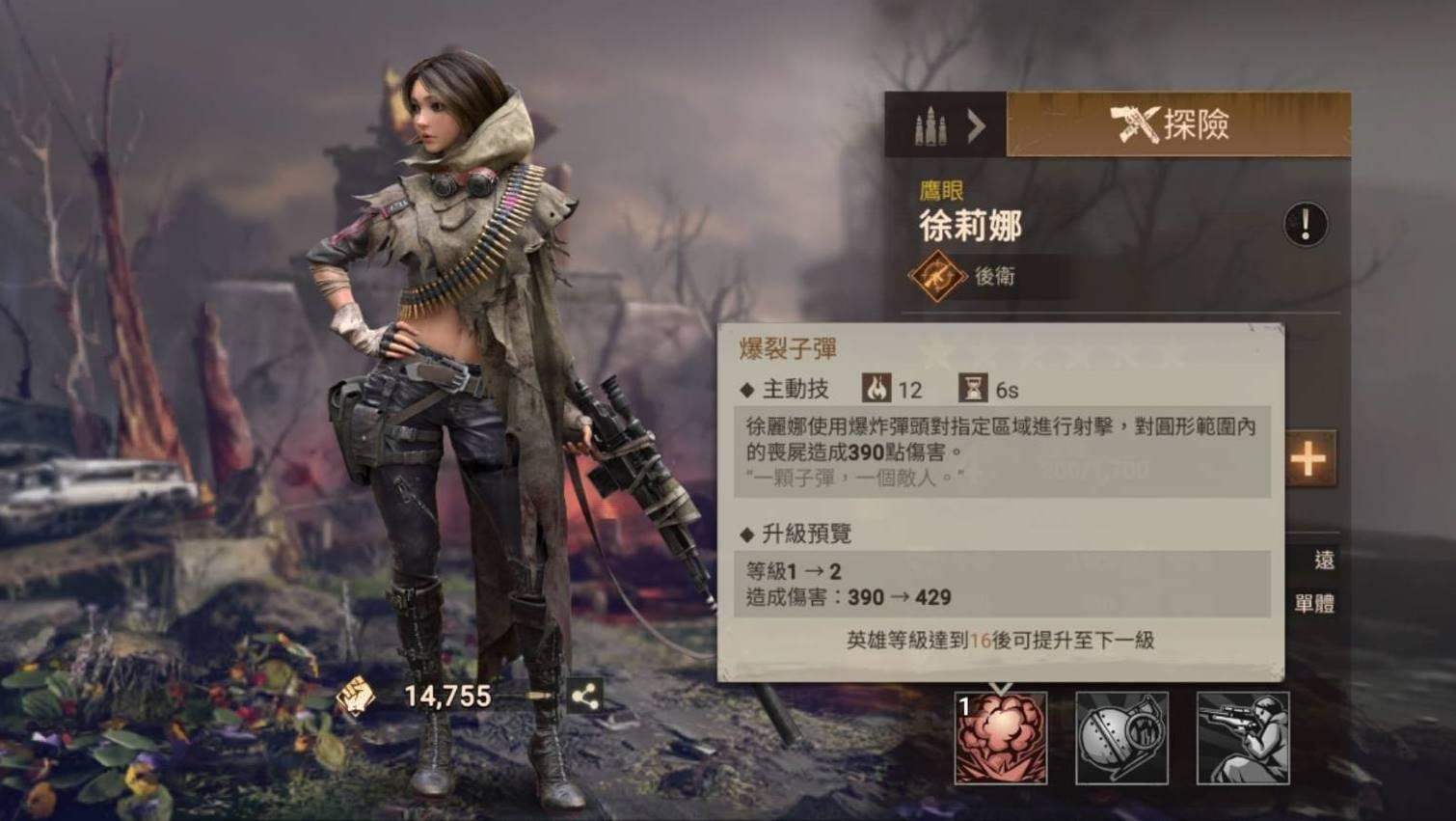
Task: Expand the panel using the chevron arrow
Action: pos(977,126)
